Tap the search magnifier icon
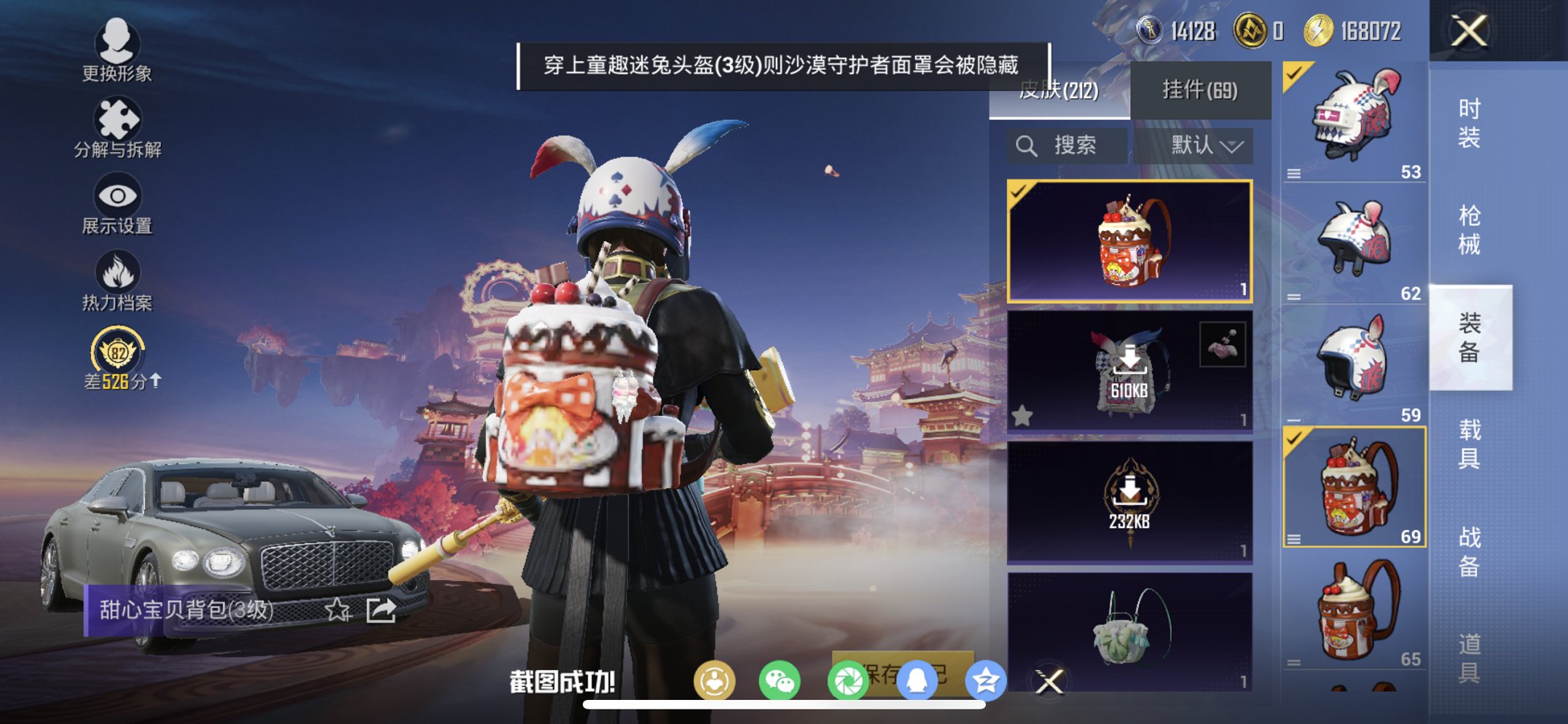1568x724 pixels. (x=1027, y=145)
